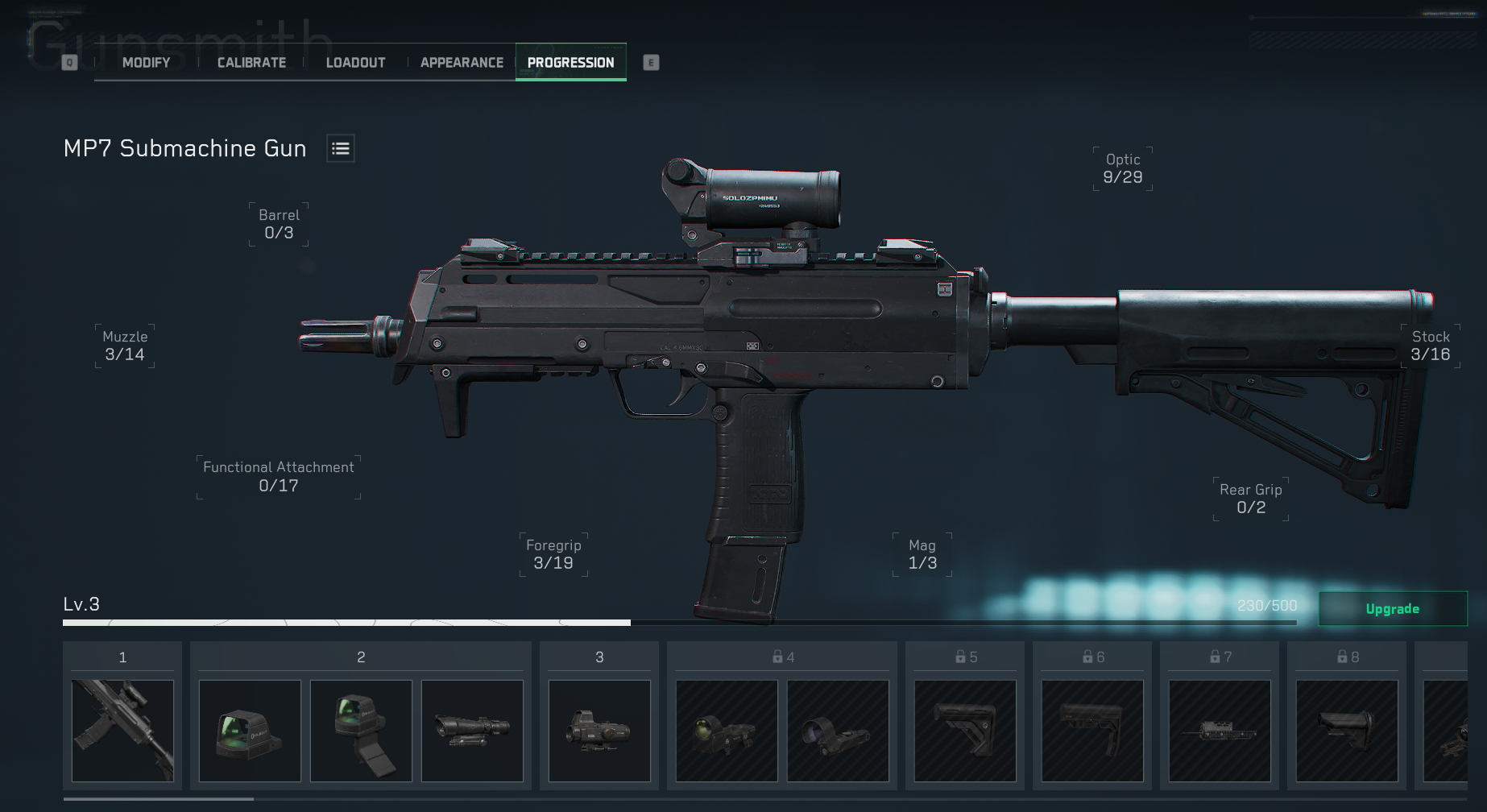Open the Foregrip attachment category

[x=553, y=554]
